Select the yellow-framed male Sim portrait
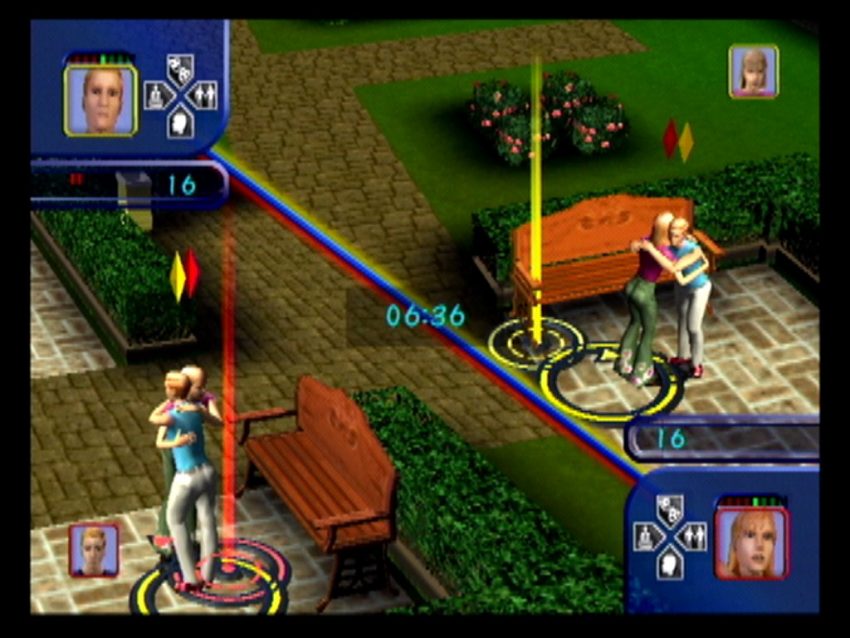Image resolution: width=850 pixels, height=638 pixels. click(x=101, y=100)
